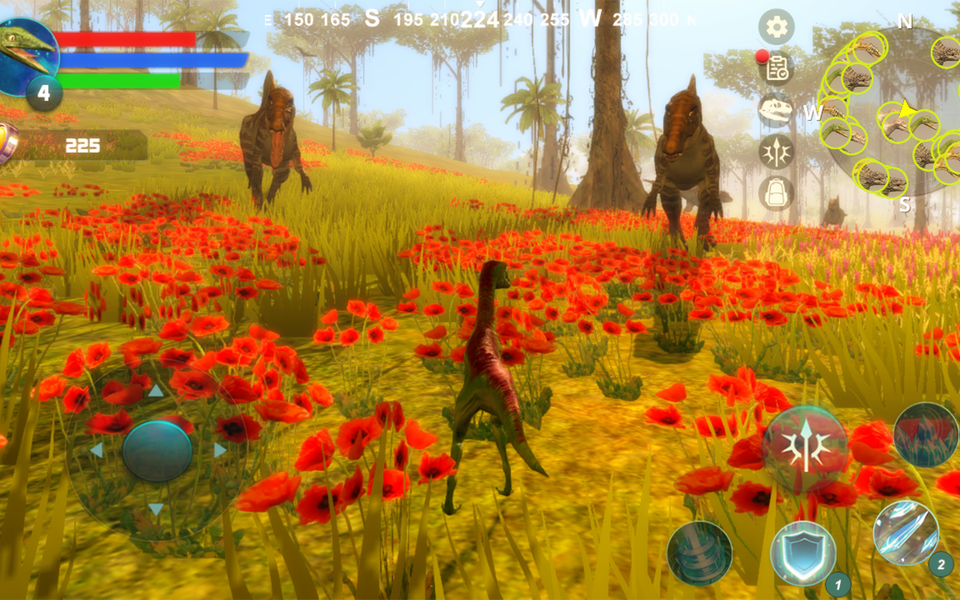Viewport: 960px width, 600px height.
Task: Open the backpack inventory
Action: tap(776, 192)
